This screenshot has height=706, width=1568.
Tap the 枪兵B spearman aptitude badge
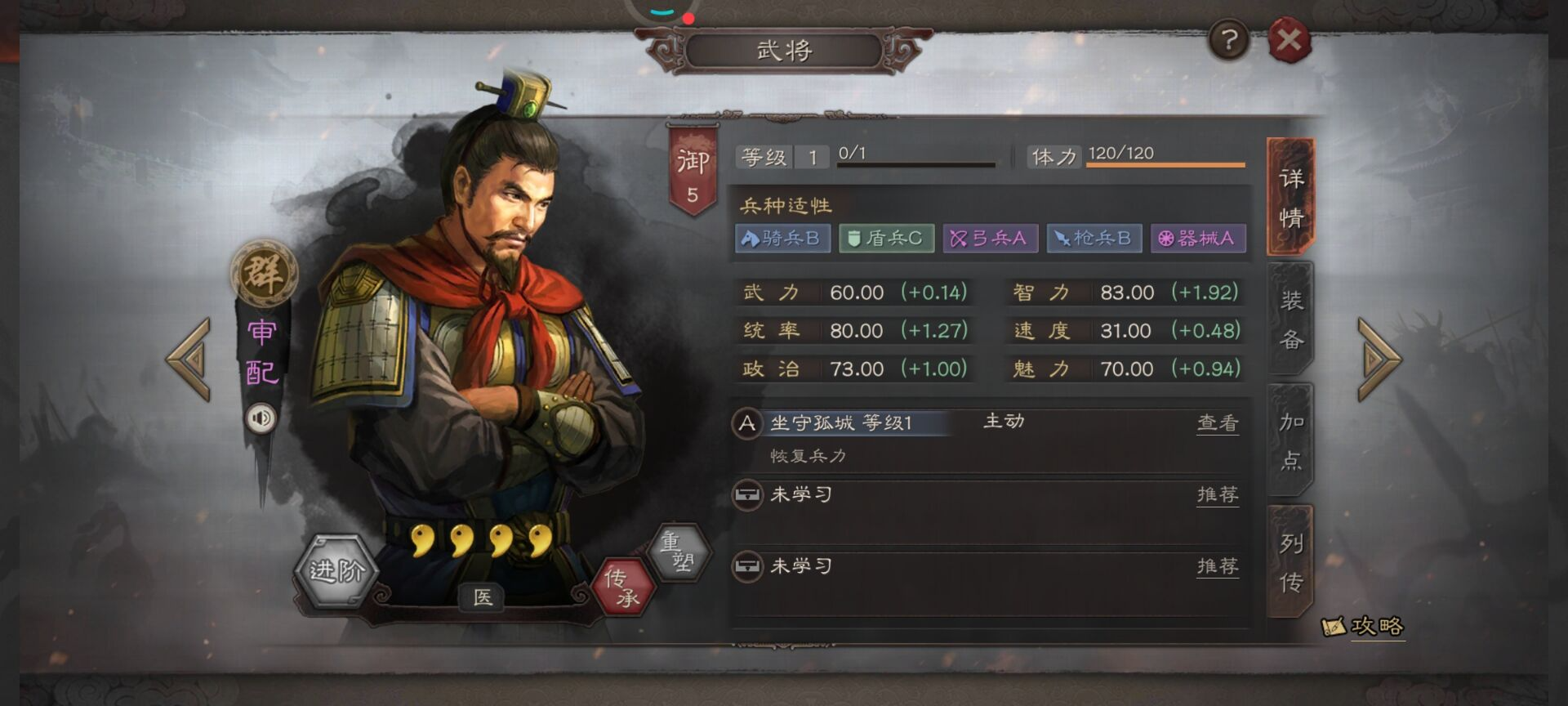pos(1094,239)
